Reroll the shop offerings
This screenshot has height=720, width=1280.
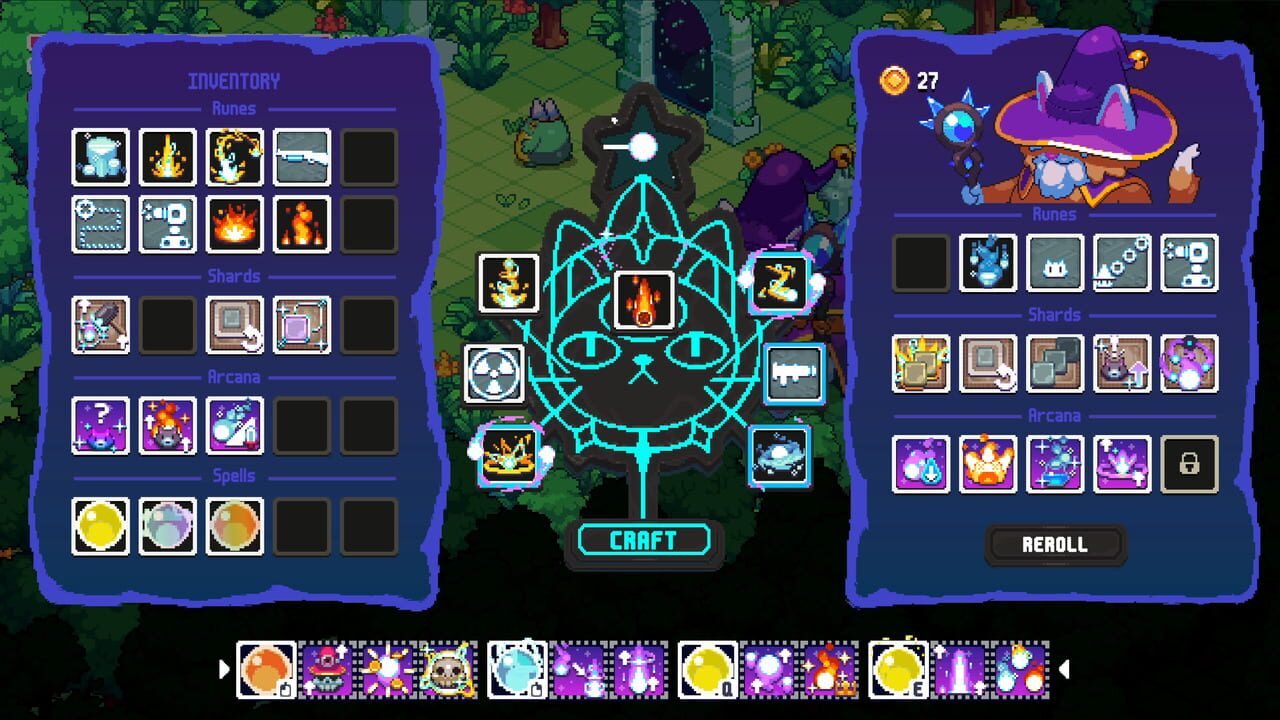(x=1055, y=545)
